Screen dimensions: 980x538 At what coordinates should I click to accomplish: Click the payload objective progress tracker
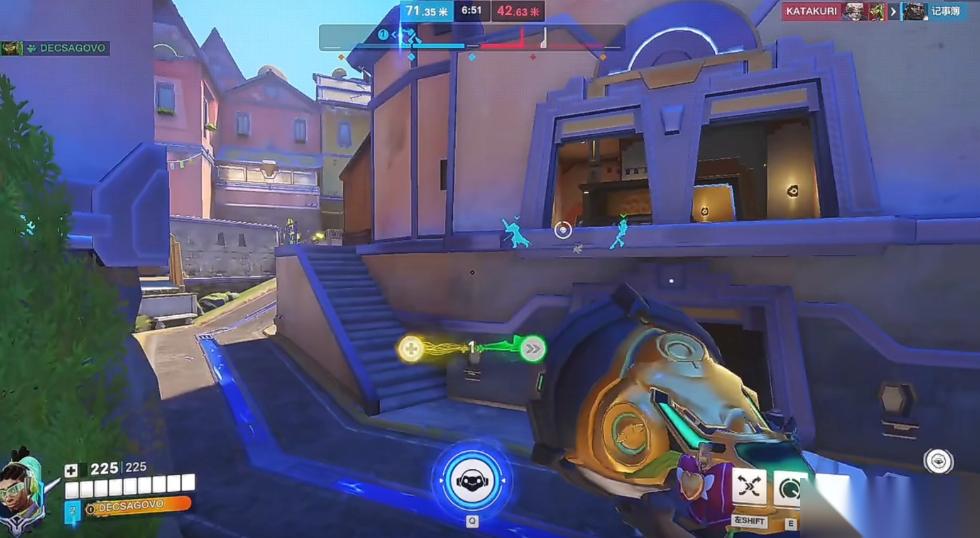tap(472, 39)
